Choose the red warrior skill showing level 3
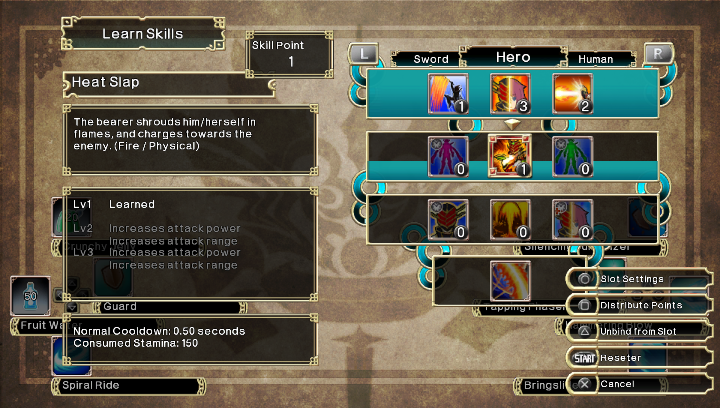Viewport: 720px width, 408px height. tap(509, 93)
